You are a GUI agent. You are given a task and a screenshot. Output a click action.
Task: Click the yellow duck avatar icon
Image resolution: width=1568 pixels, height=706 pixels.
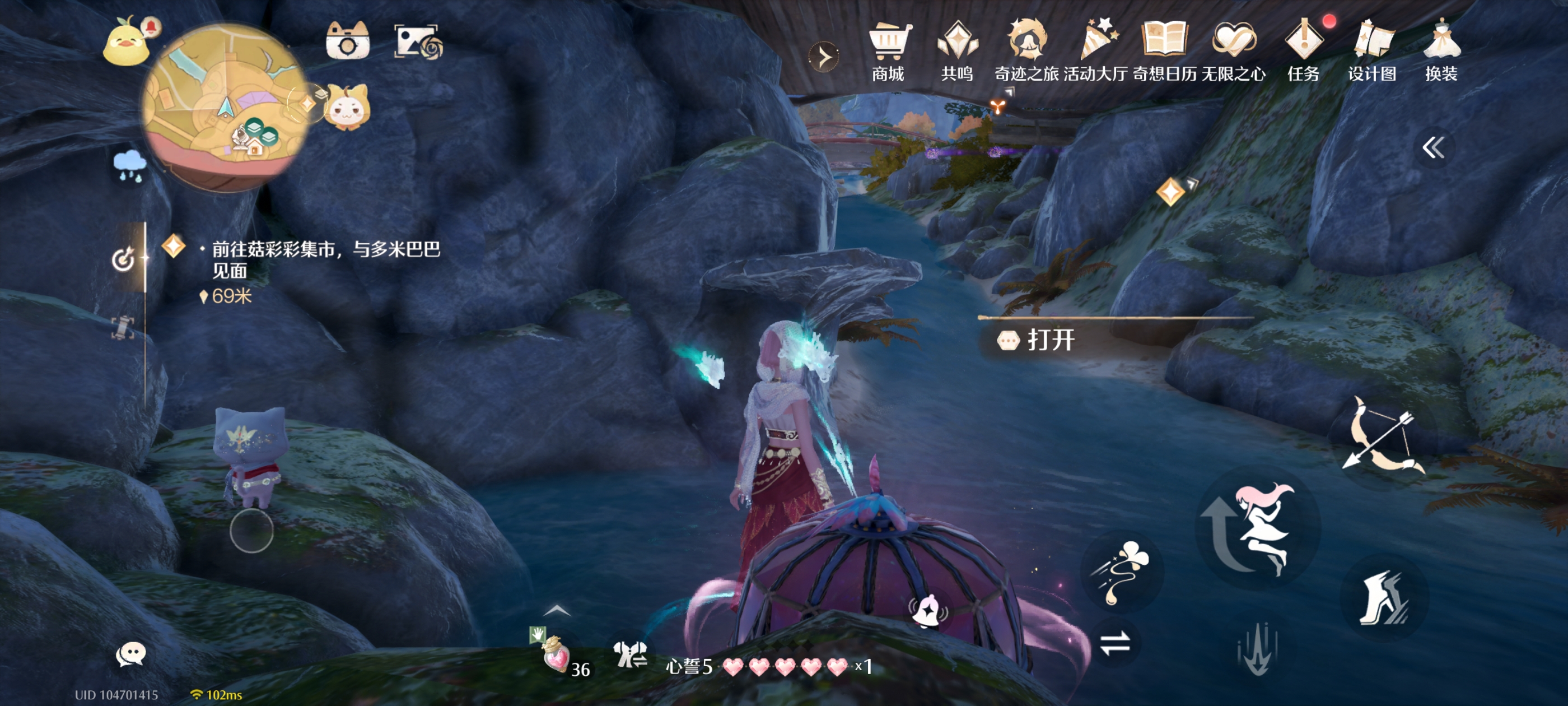click(x=126, y=43)
